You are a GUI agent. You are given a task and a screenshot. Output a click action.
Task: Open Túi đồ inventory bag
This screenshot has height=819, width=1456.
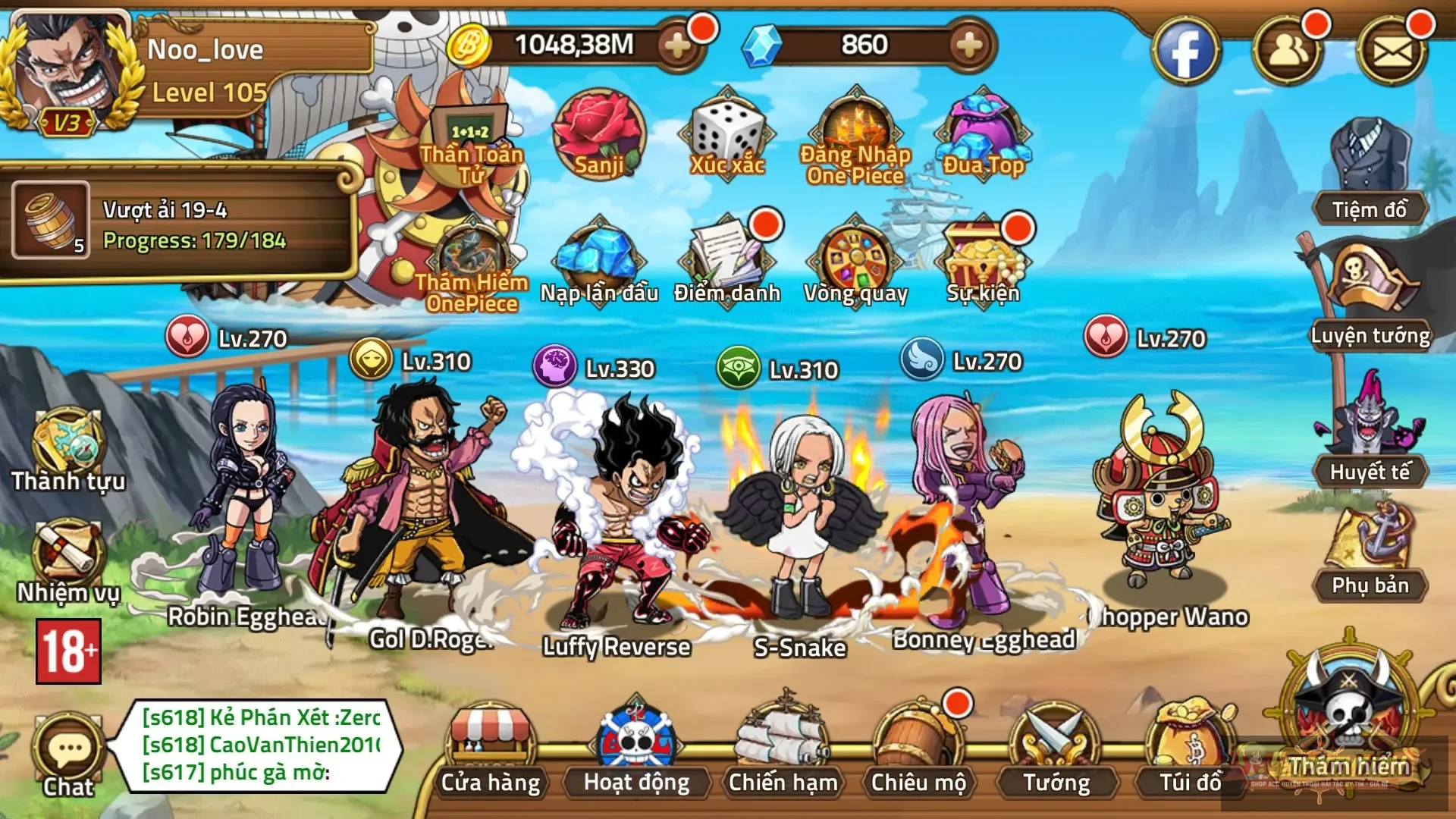(x=1190, y=751)
